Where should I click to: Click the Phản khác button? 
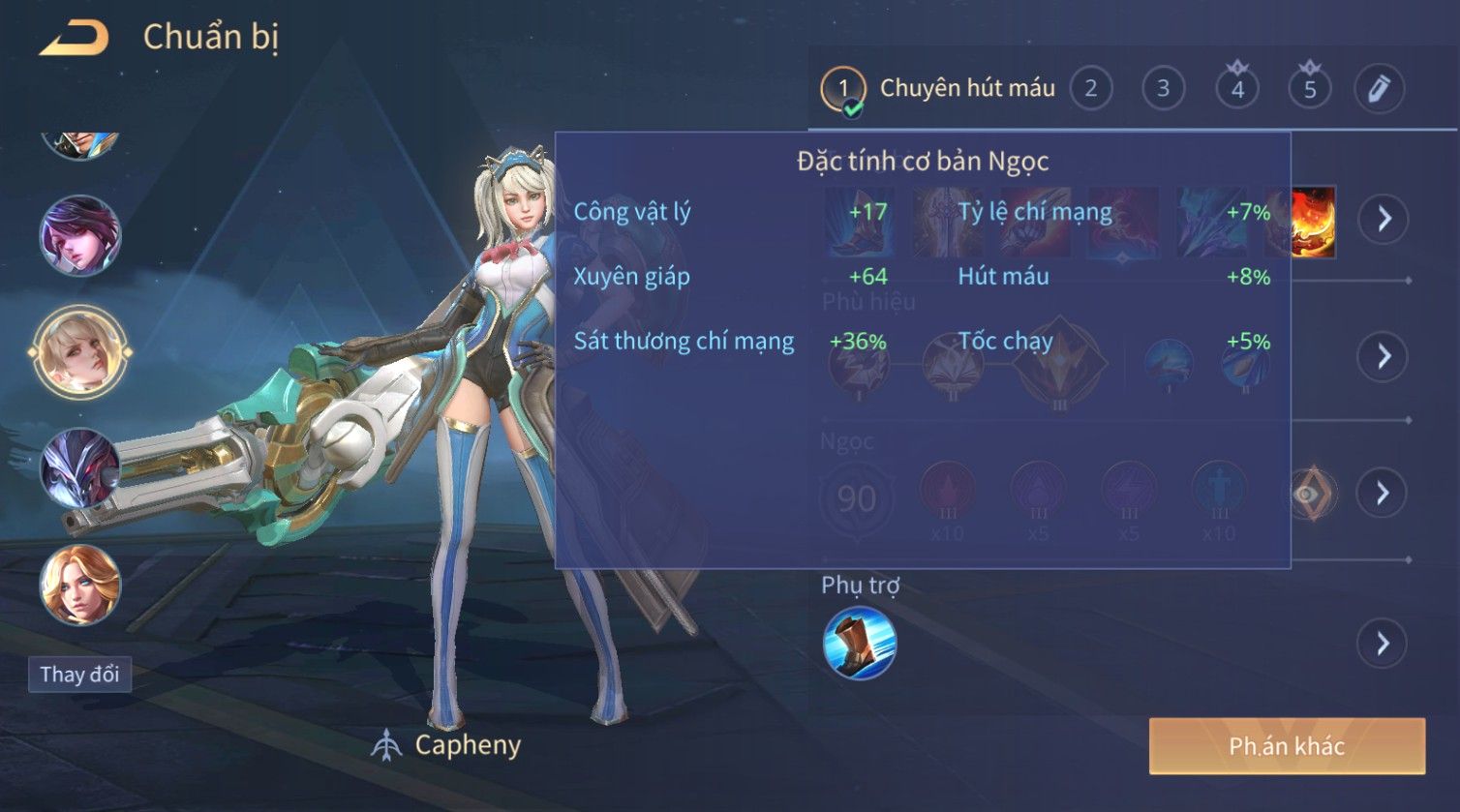1287,746
